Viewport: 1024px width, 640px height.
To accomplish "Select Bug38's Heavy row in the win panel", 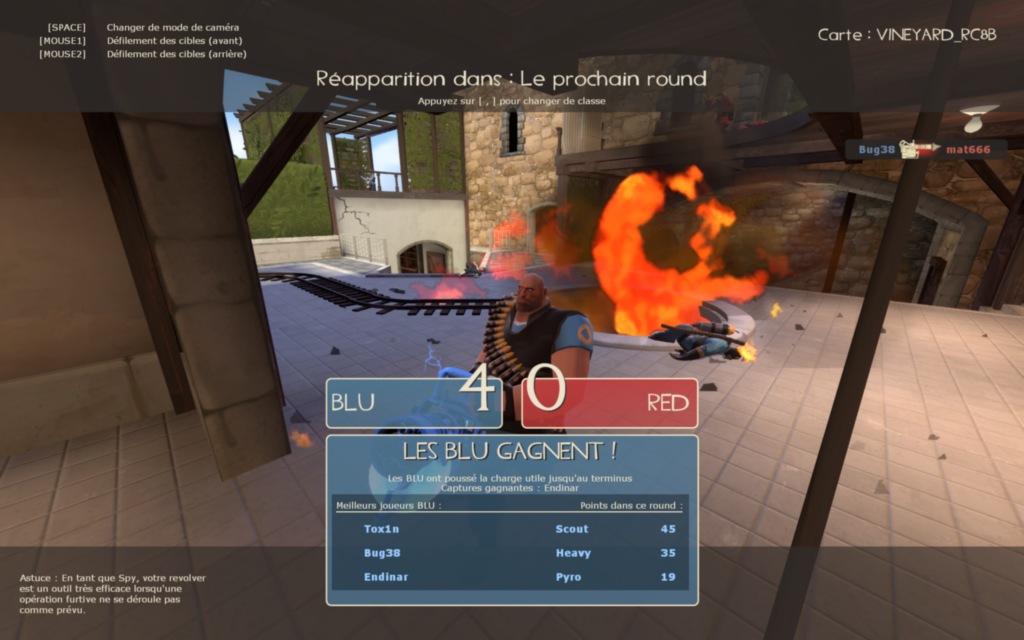I will [510, 553].
